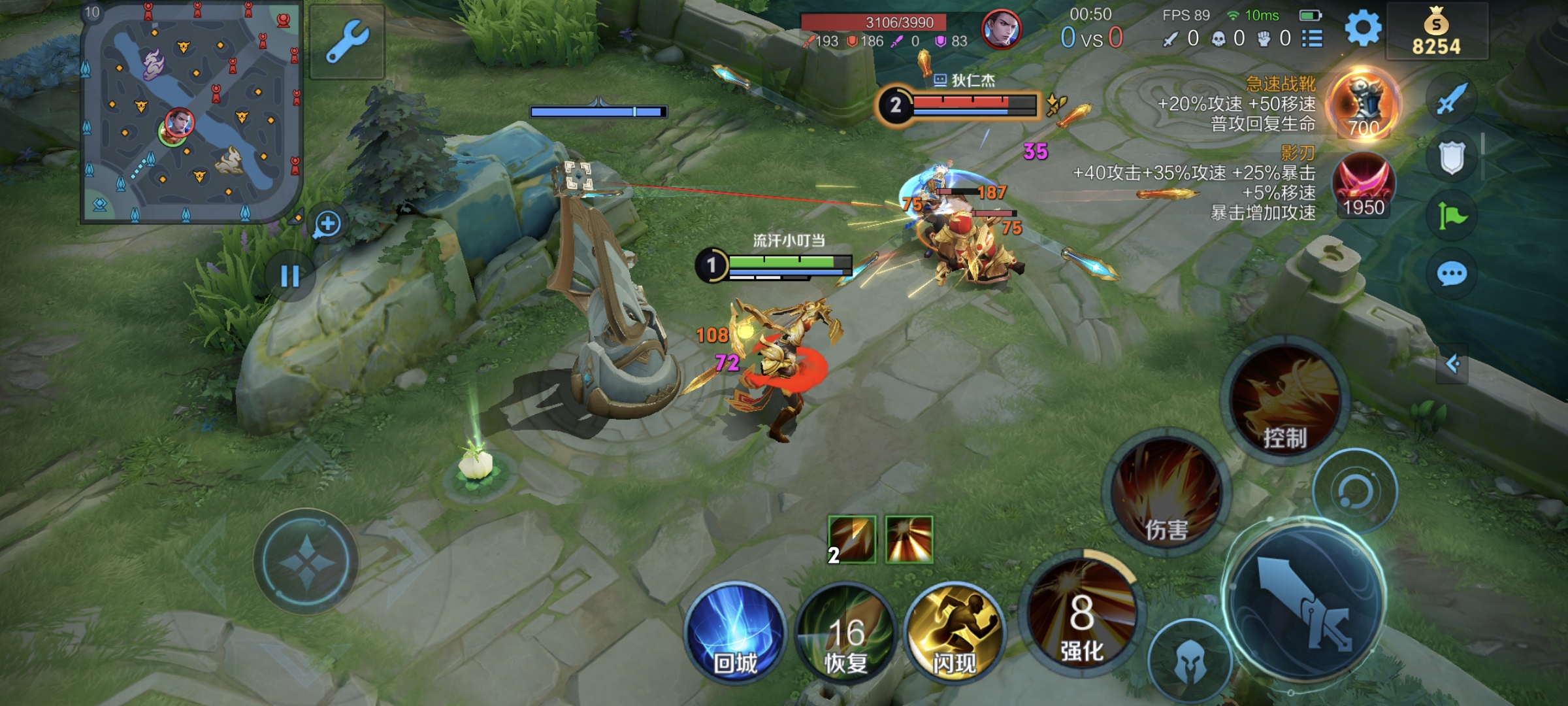Open the shop via gold counter
The image size is (1568, 706).
pyautogui.click(x=1436, y=31)
